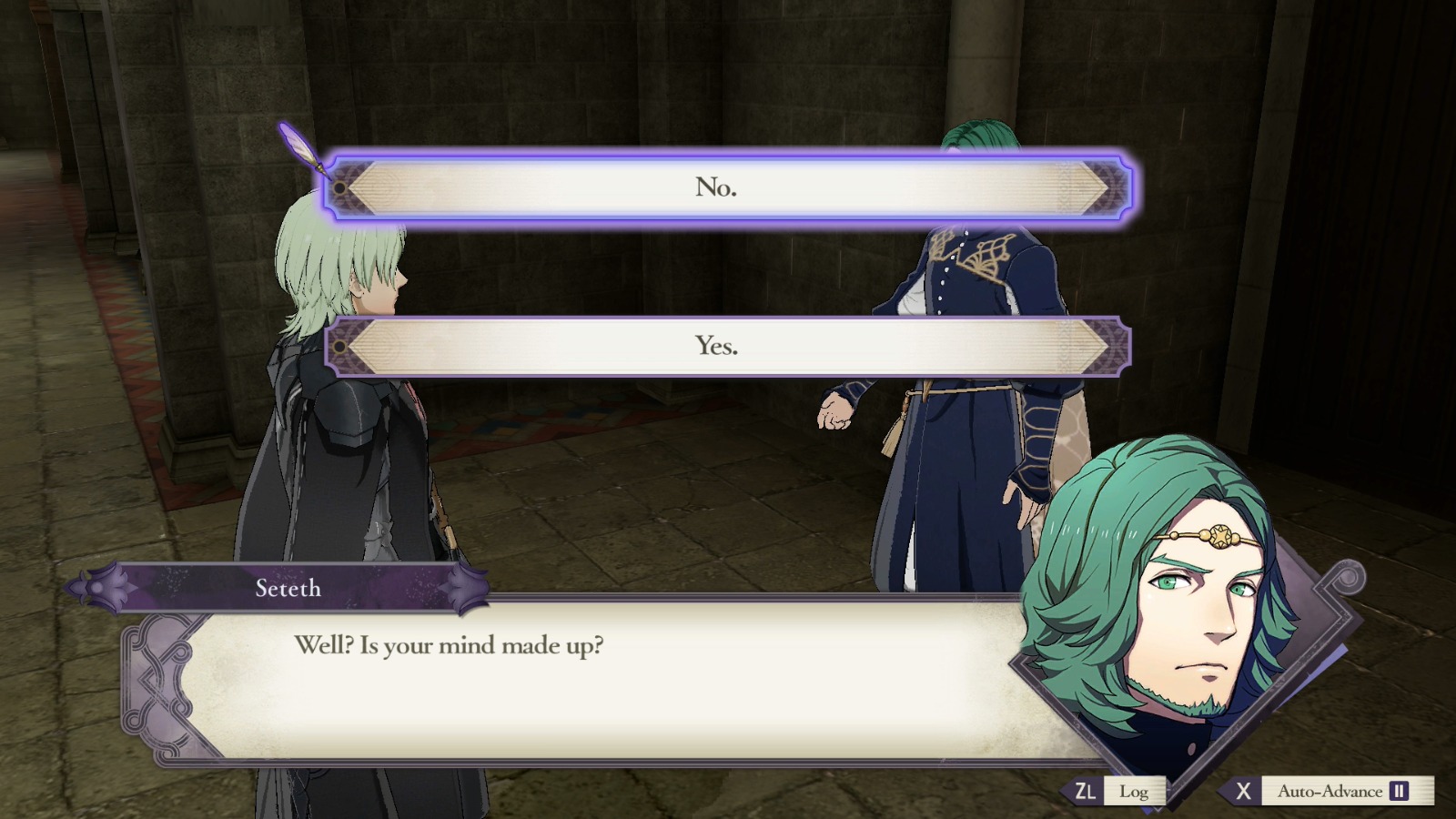Screen dimensions: 1456x819
Task: Select the circular marker on the Yes option
Action: 339,346
